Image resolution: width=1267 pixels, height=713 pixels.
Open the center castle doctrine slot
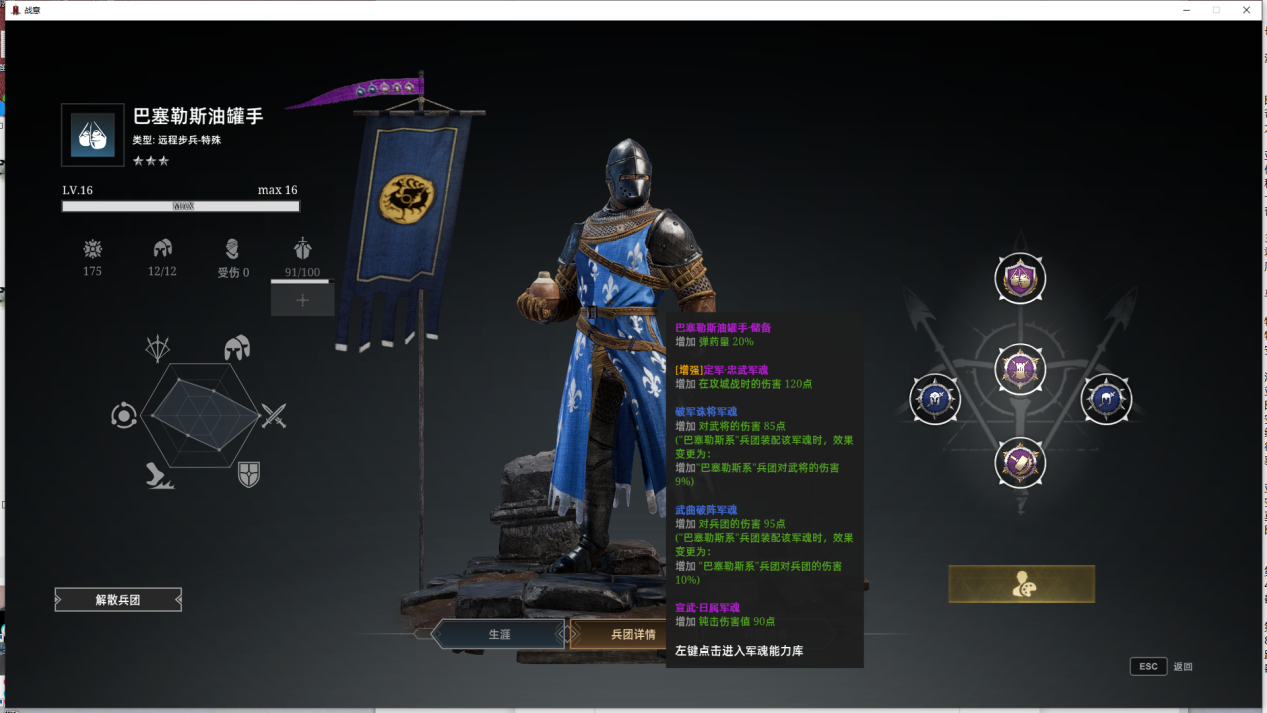pos(1020,370)
